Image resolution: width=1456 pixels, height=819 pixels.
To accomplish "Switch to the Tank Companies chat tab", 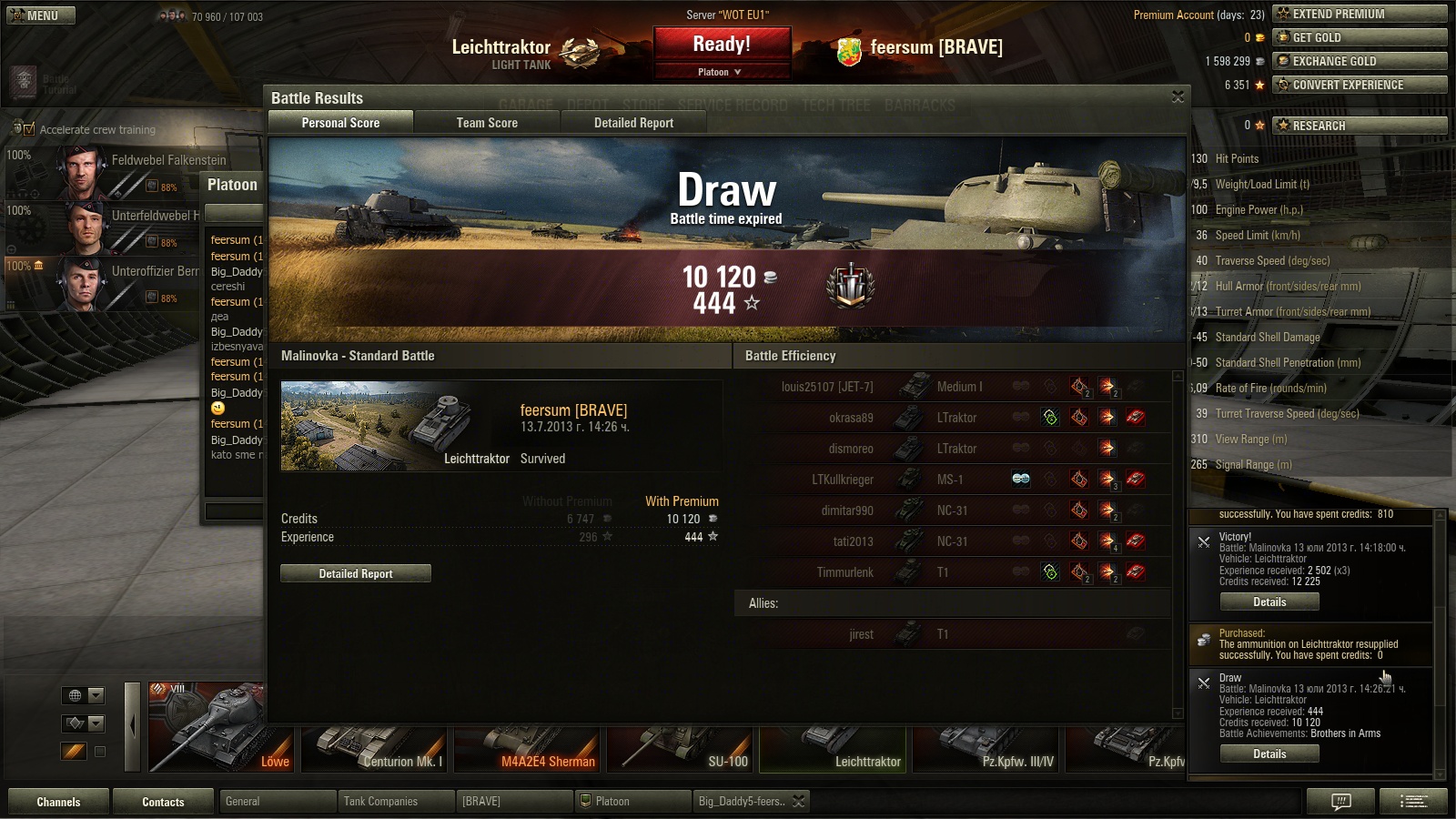I will pos(395,802).
